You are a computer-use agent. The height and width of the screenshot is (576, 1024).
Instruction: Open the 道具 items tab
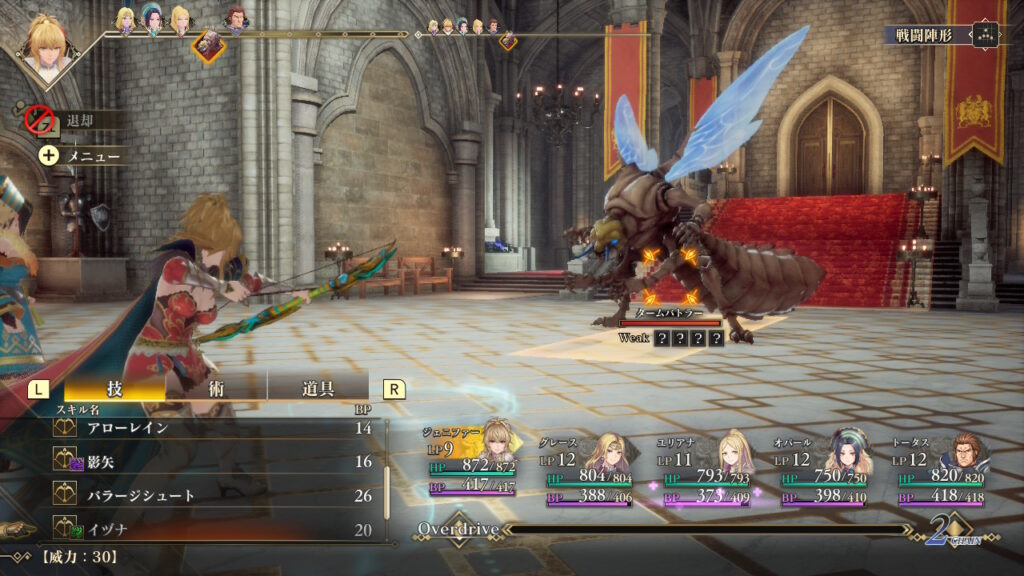(317, 389)
